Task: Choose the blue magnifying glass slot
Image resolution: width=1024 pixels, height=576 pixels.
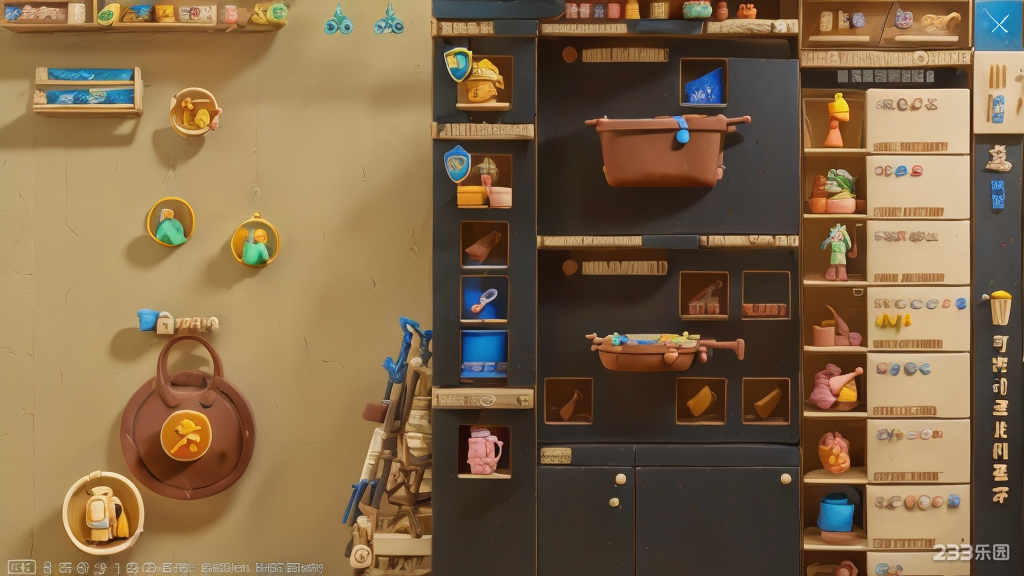Action: pos(484,298)
